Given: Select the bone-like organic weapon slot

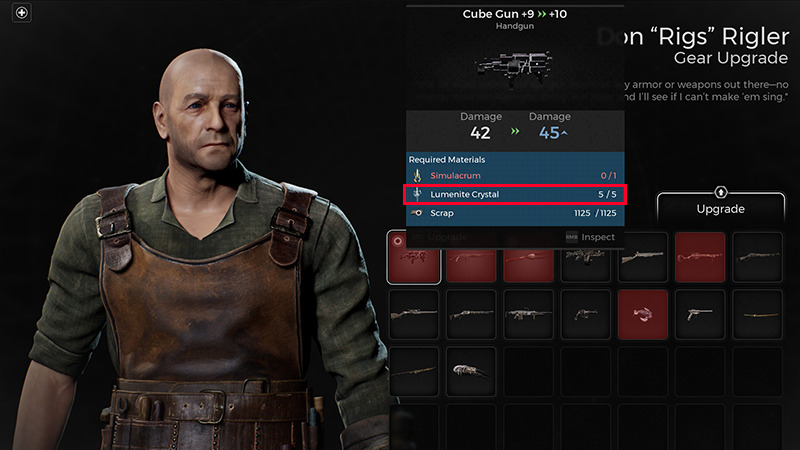Looking at the screenshot, I should 469,370.
